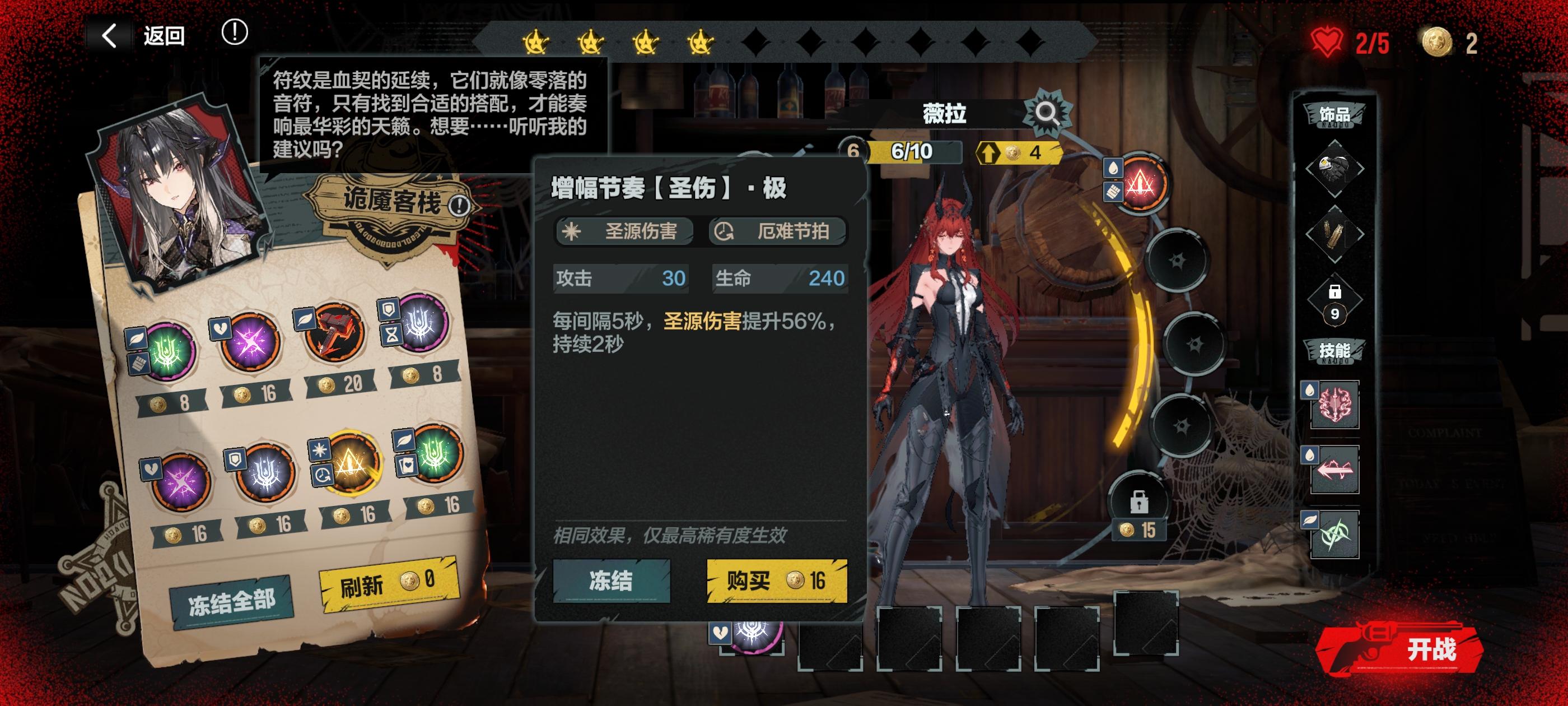Buy the rune with 购买 for 16 coins
Image resolution: width=1568 pixels, height=706 pixels.
(x=776, y=580)
